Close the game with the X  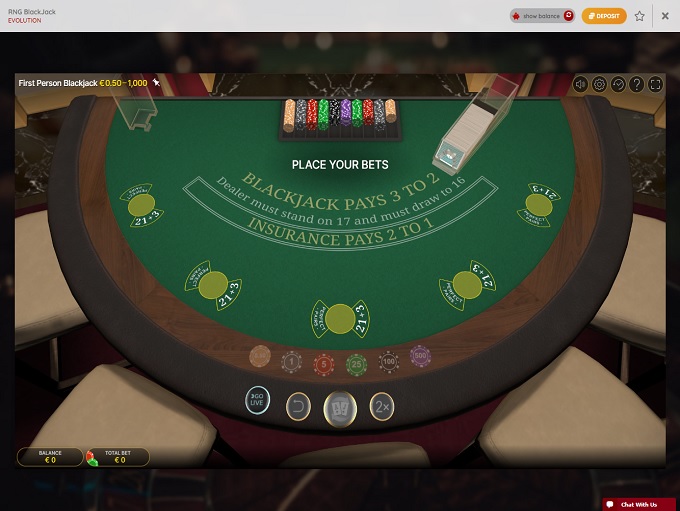pyautogui.click(x=665, y=16)
